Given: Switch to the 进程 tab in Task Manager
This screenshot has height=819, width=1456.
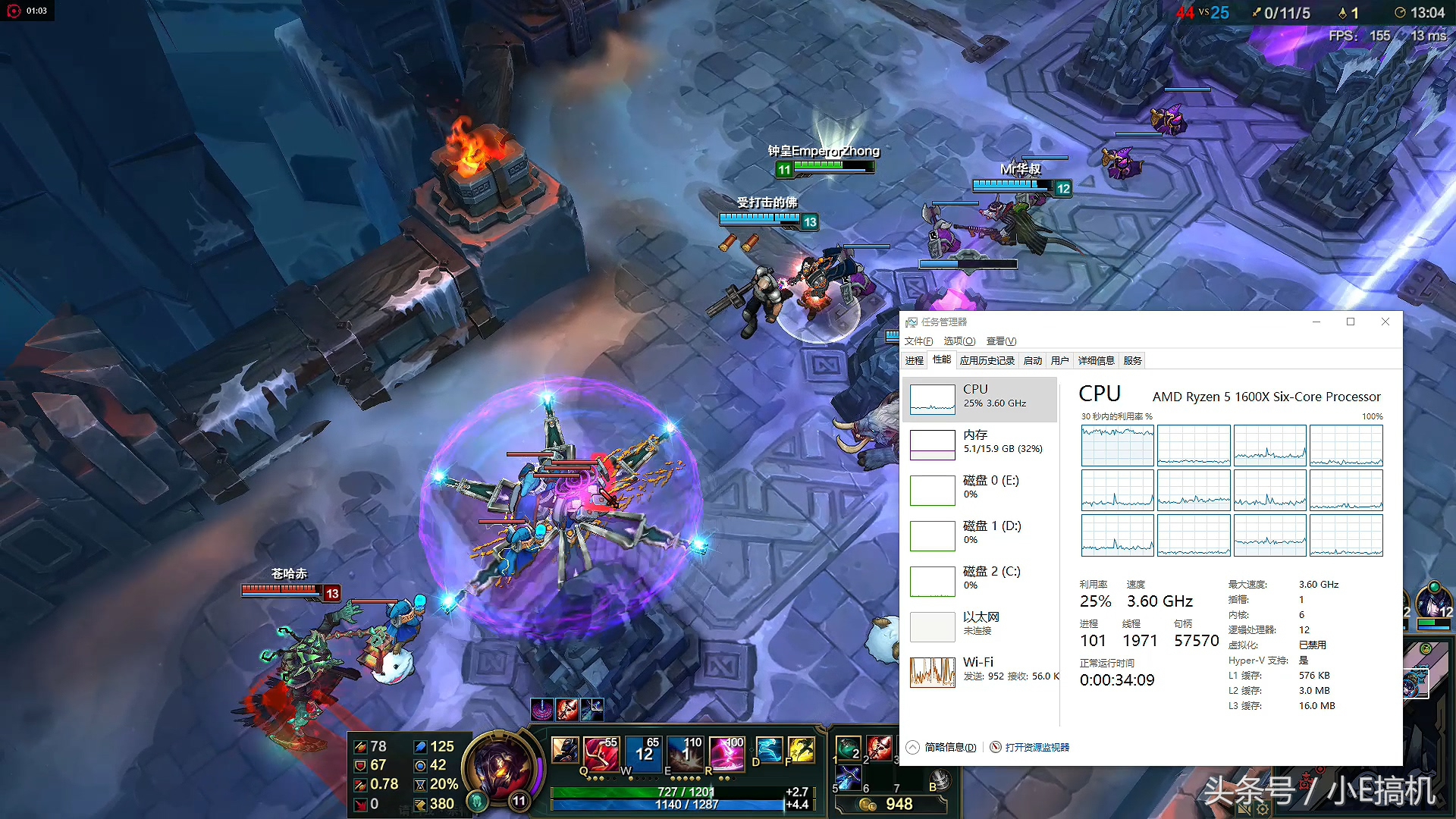Looking at the screenshot, I should (915, 360).
